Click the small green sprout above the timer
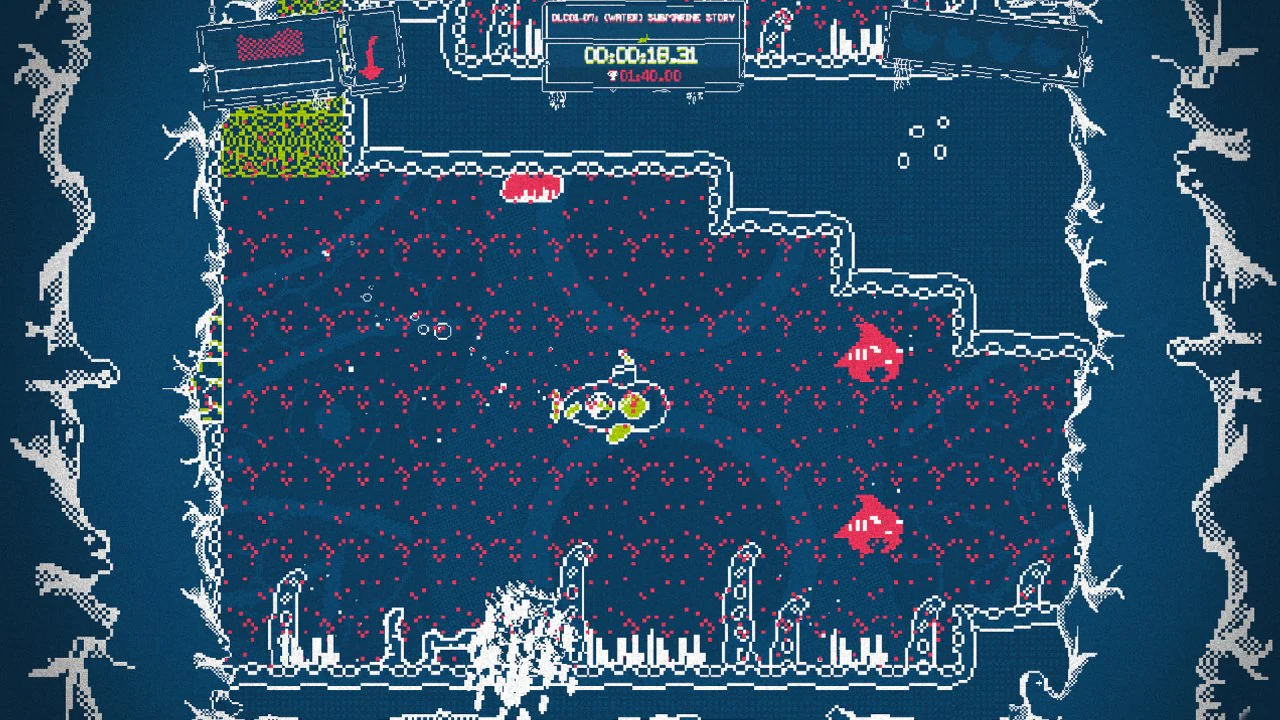Viewport: 1280px width, 720px height. tap(643, 37)
